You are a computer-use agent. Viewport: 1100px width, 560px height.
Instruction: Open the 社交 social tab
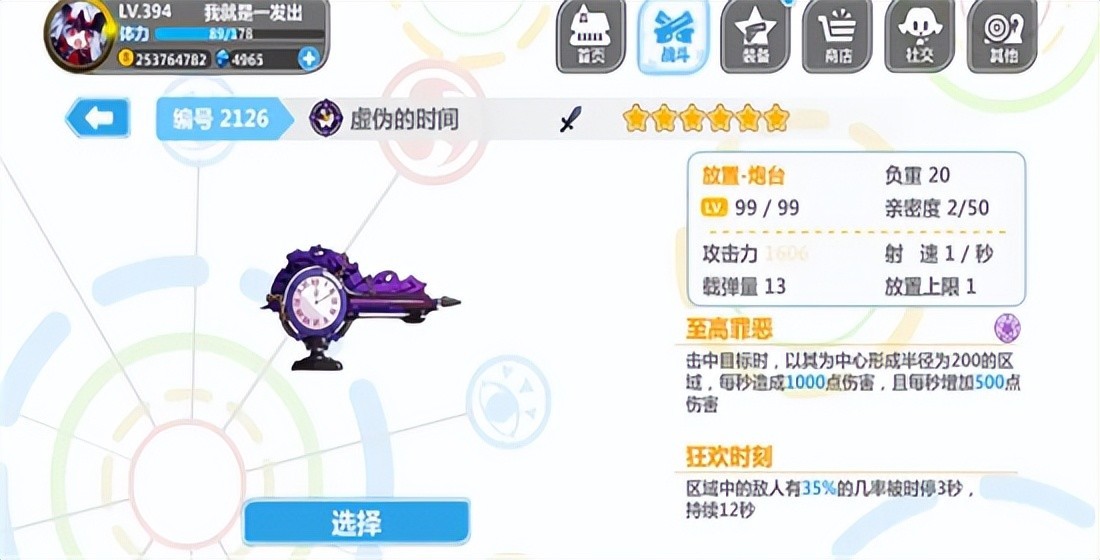(919, 37)
